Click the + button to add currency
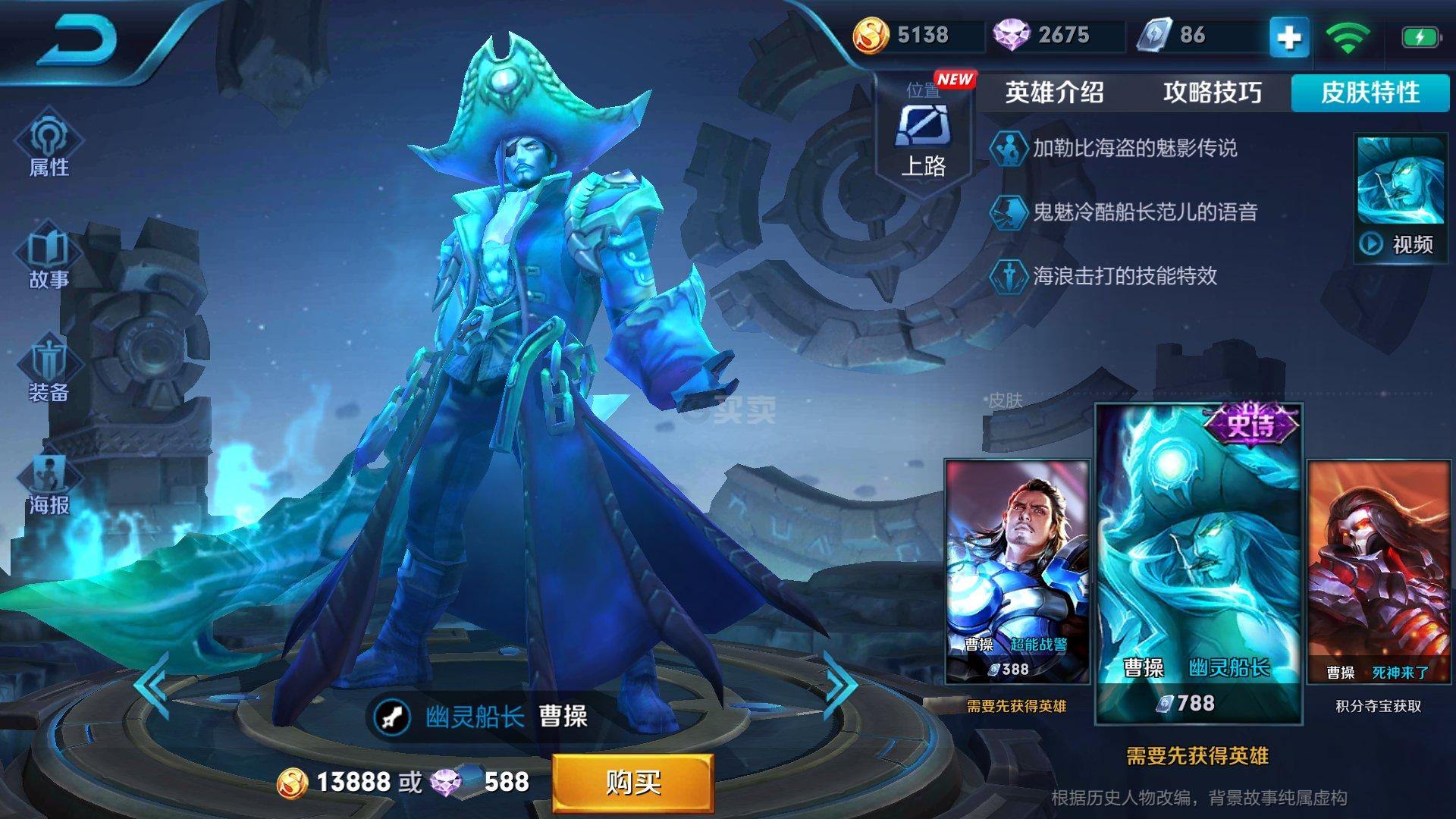Screen dimensions: 1456x819 (1291, 34)
